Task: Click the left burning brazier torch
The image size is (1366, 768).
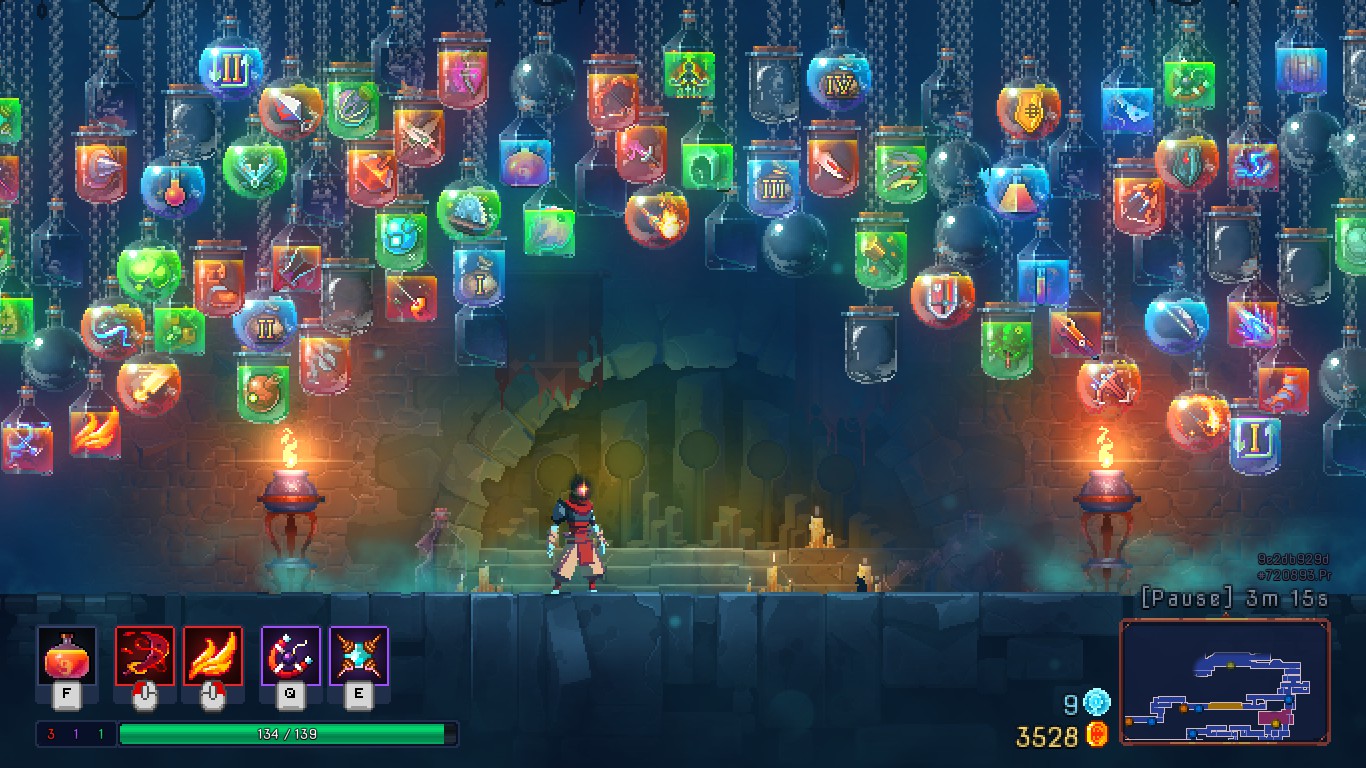Action: (292, 490)
